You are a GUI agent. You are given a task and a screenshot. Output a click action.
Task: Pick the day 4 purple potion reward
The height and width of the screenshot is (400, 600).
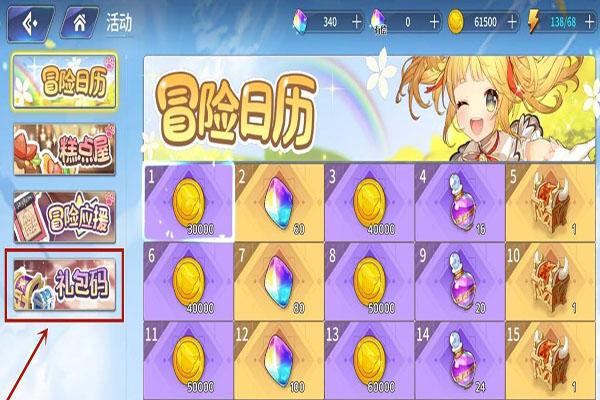459,200
